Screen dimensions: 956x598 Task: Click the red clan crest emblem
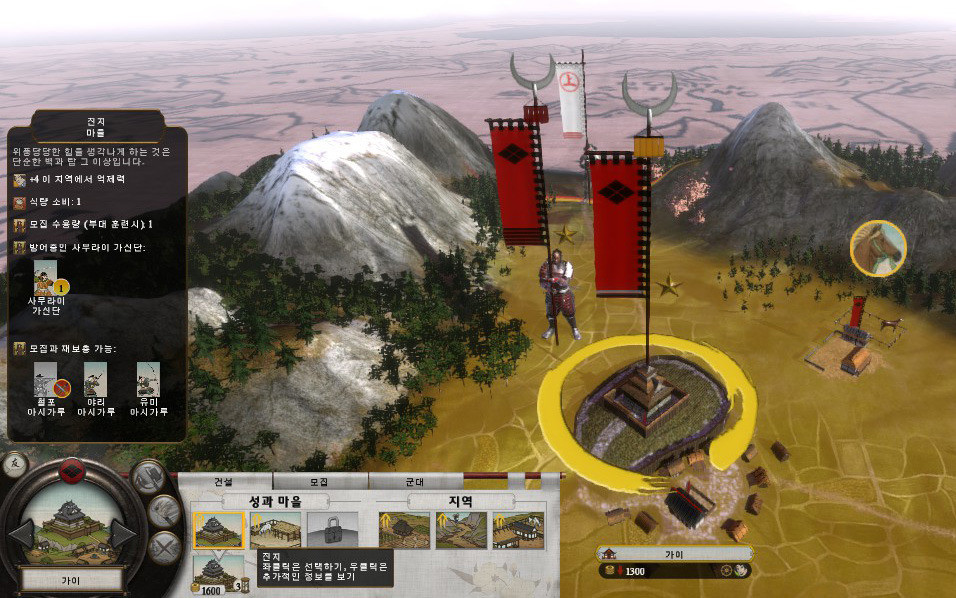point(71,470)
